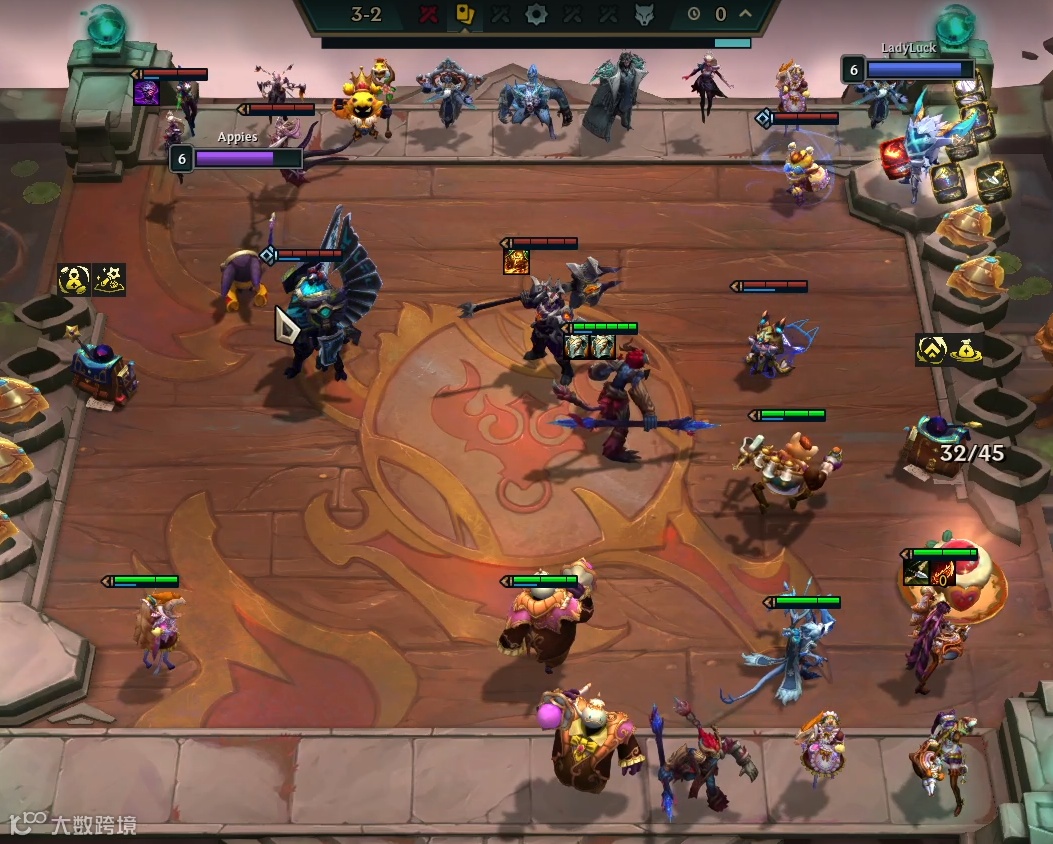Select the gear round icon in stage tracker
Viewport: 1053px width, 844px height.
[x=536, y=15]
